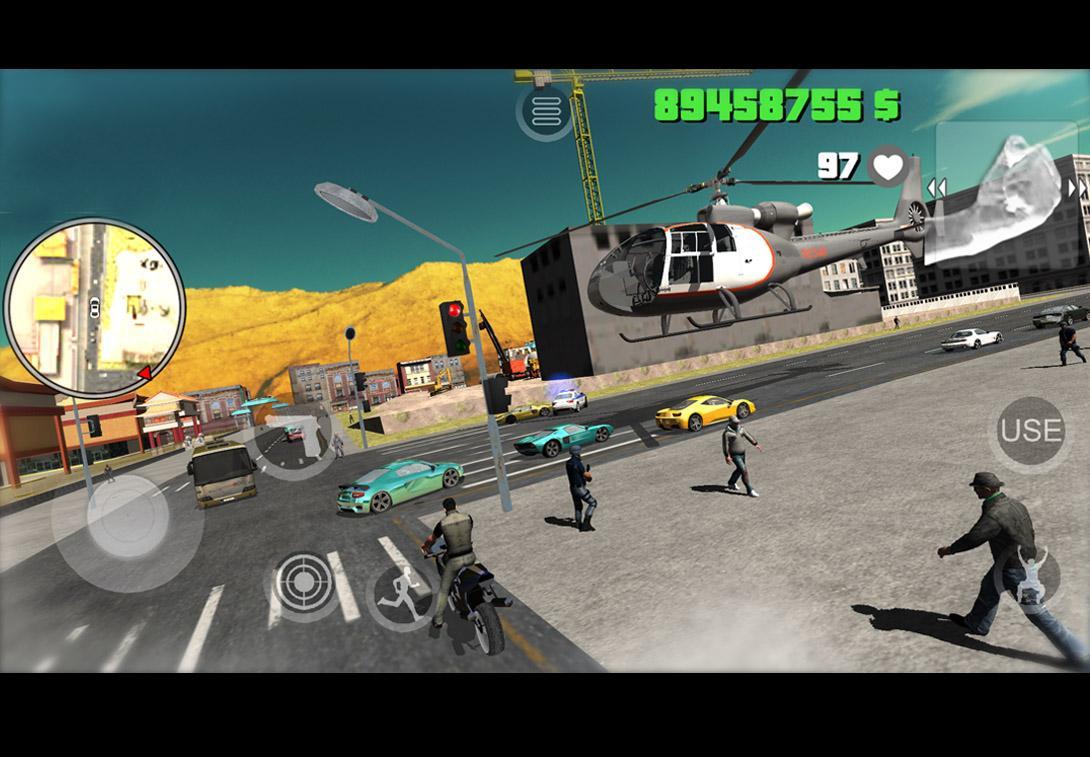Switch to the previous weapon with left arrows
This screenshot has width=1090, height=757.
[x=937, y=188]
